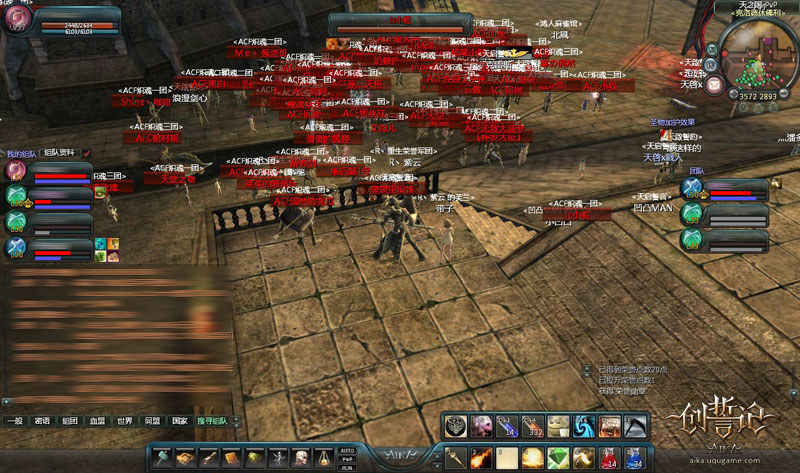Screen dimensions: 800x473
Task: Activate the blue swirl skill
Action: [x=583, y=426]
